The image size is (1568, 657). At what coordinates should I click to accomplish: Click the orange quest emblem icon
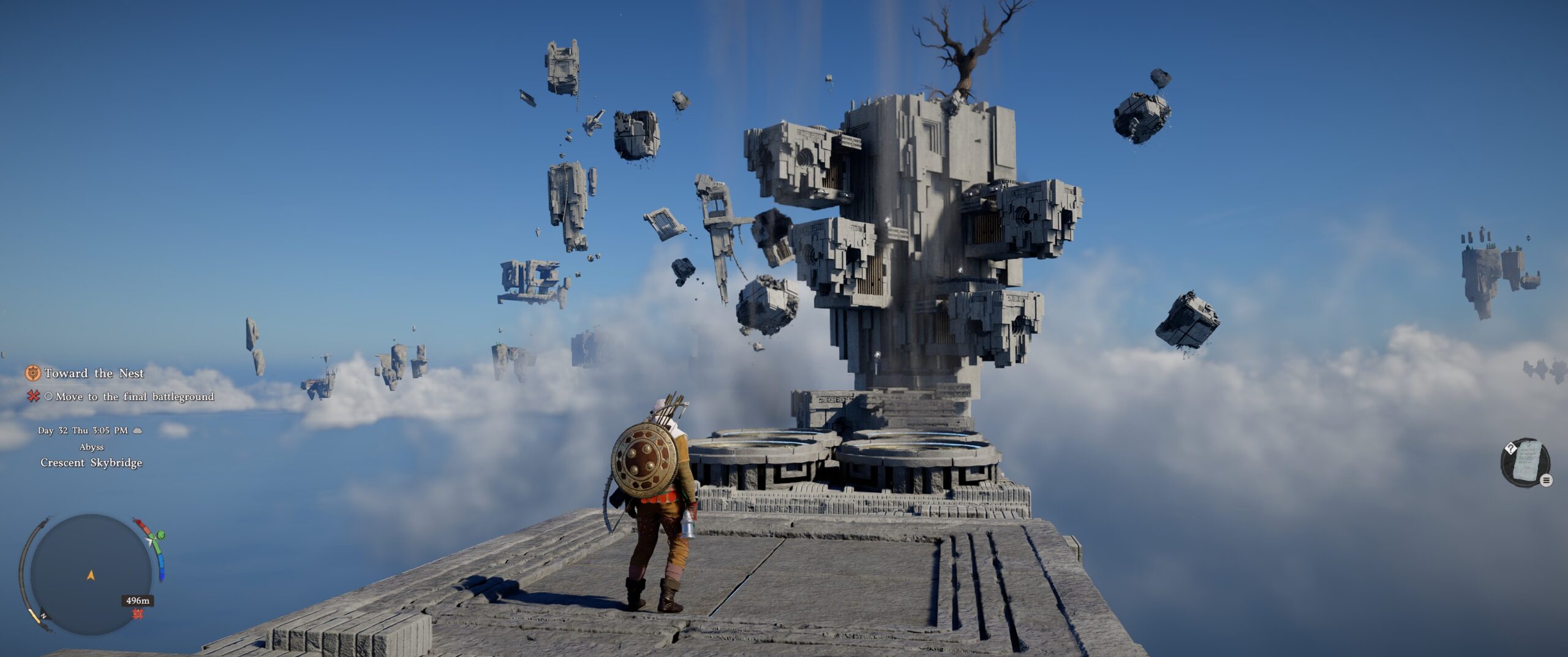(x=33, y=373)
